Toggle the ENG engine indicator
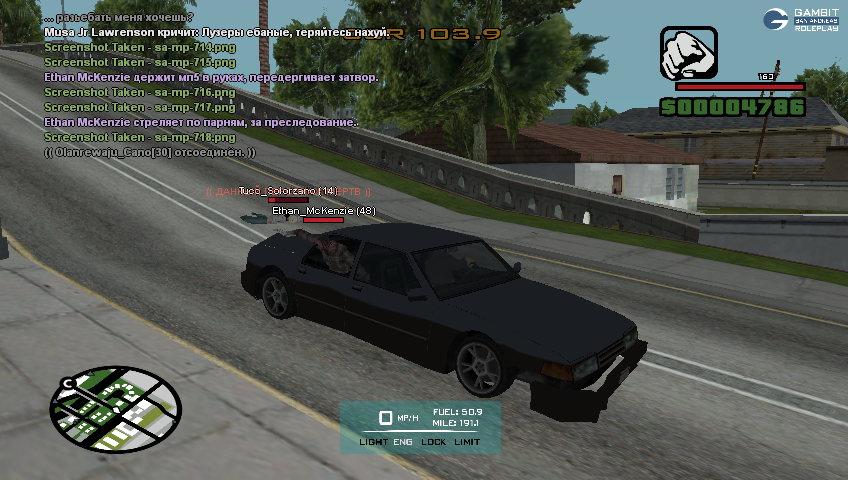 (403, 441)
